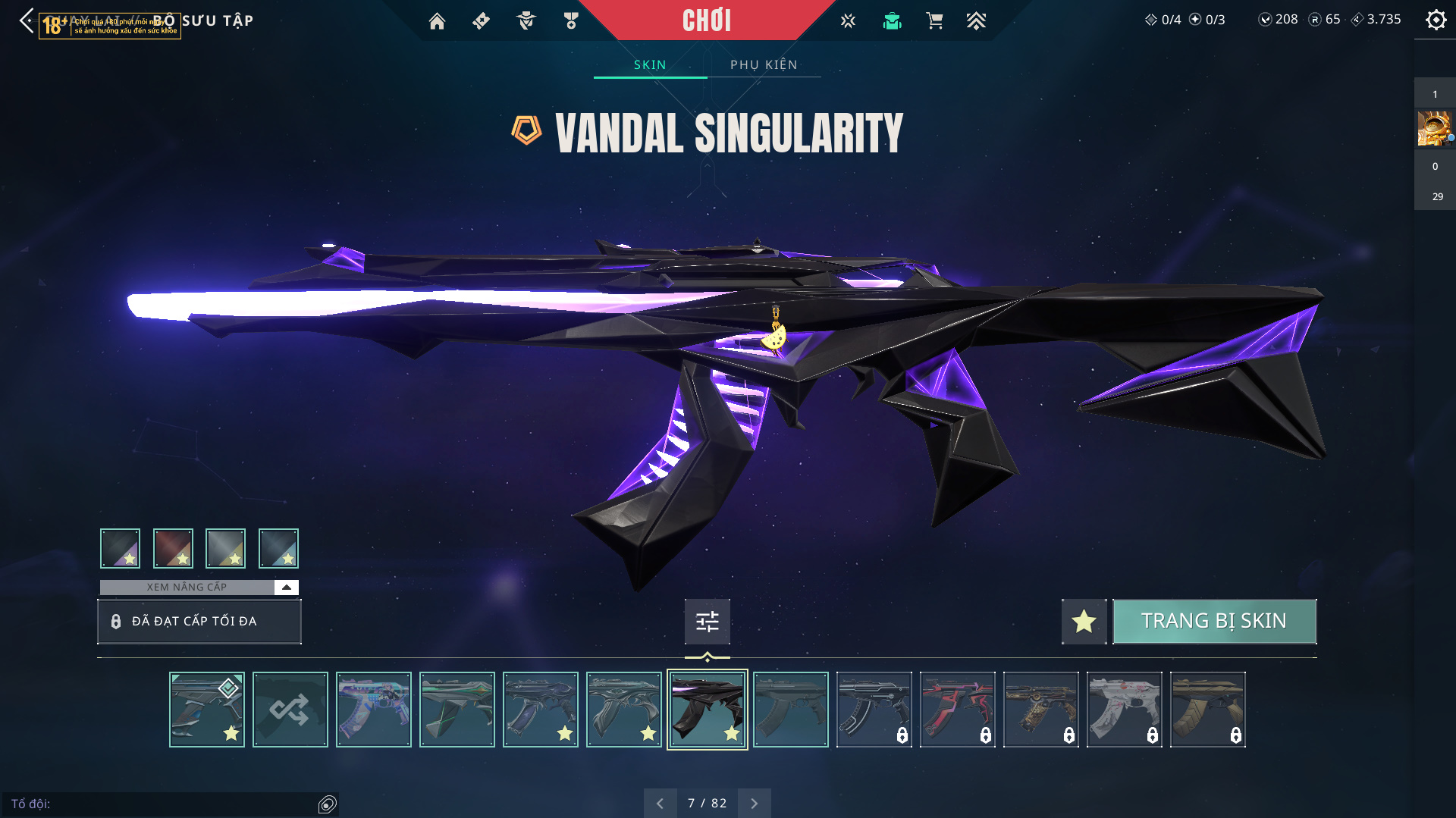Go back with the arrow button
Screen dimensions: 1456x818
coord(27,20)
